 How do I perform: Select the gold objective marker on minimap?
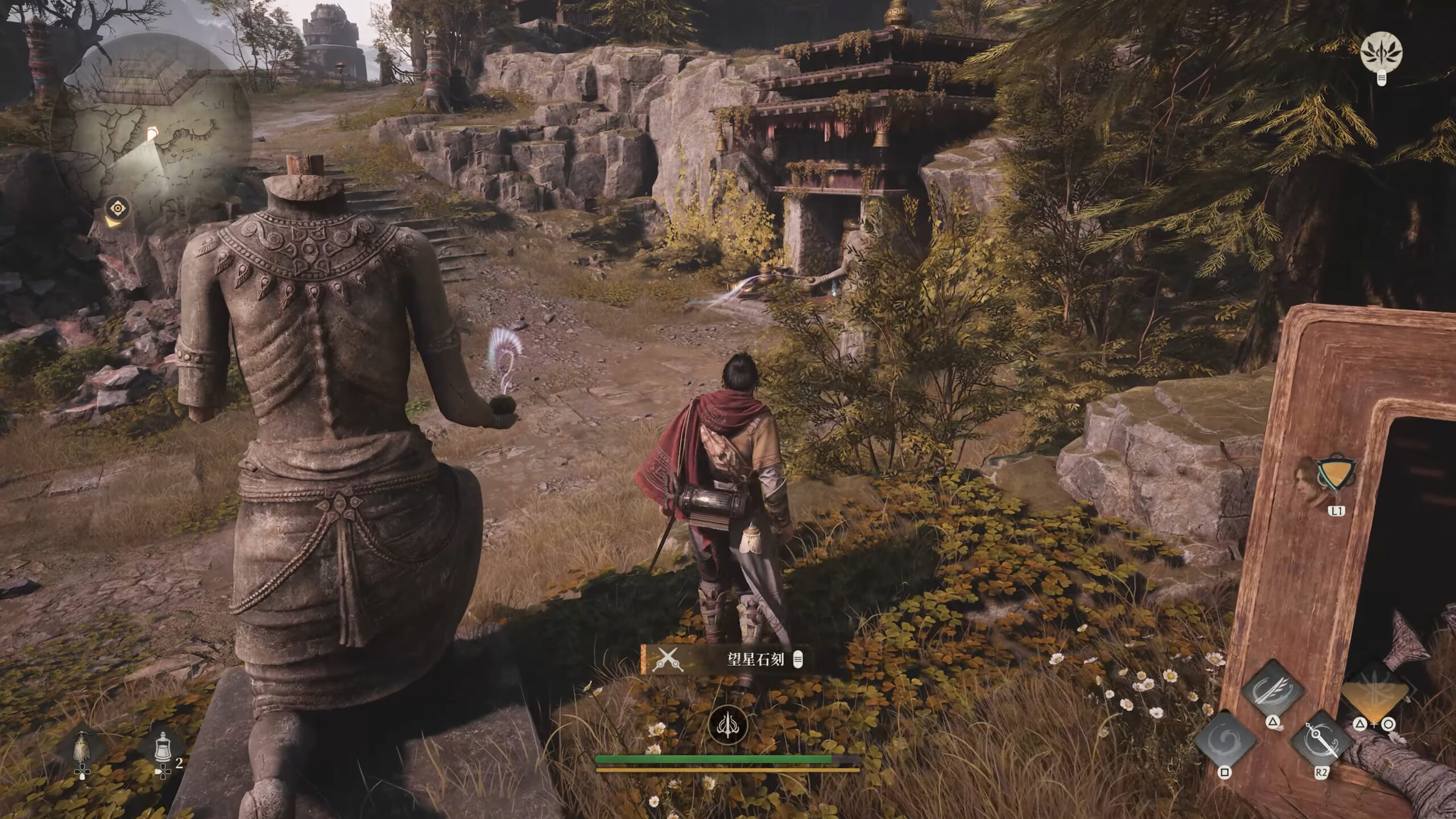[118, 209]
